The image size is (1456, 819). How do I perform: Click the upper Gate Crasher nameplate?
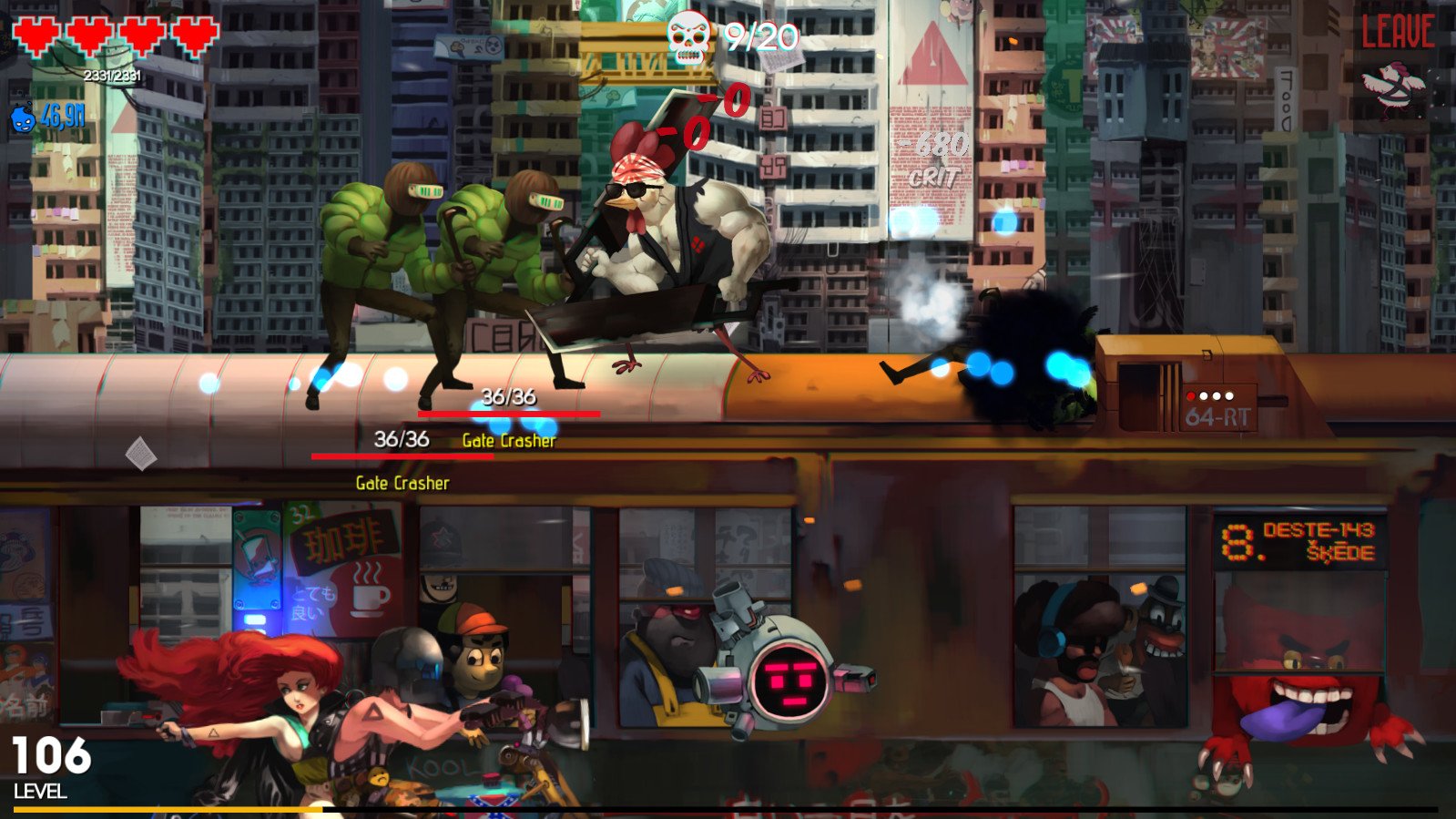tap(510, 441)
